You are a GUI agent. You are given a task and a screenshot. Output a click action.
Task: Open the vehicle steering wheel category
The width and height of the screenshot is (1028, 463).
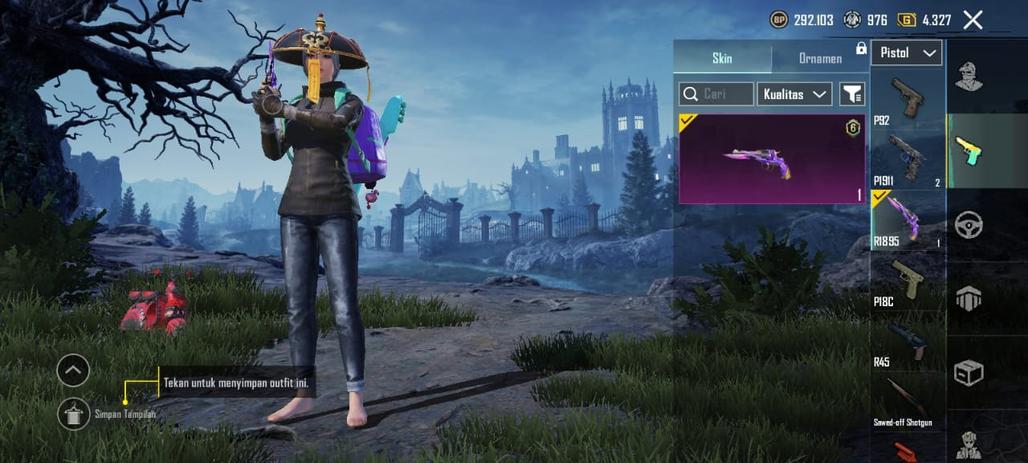tap(968, 224)
